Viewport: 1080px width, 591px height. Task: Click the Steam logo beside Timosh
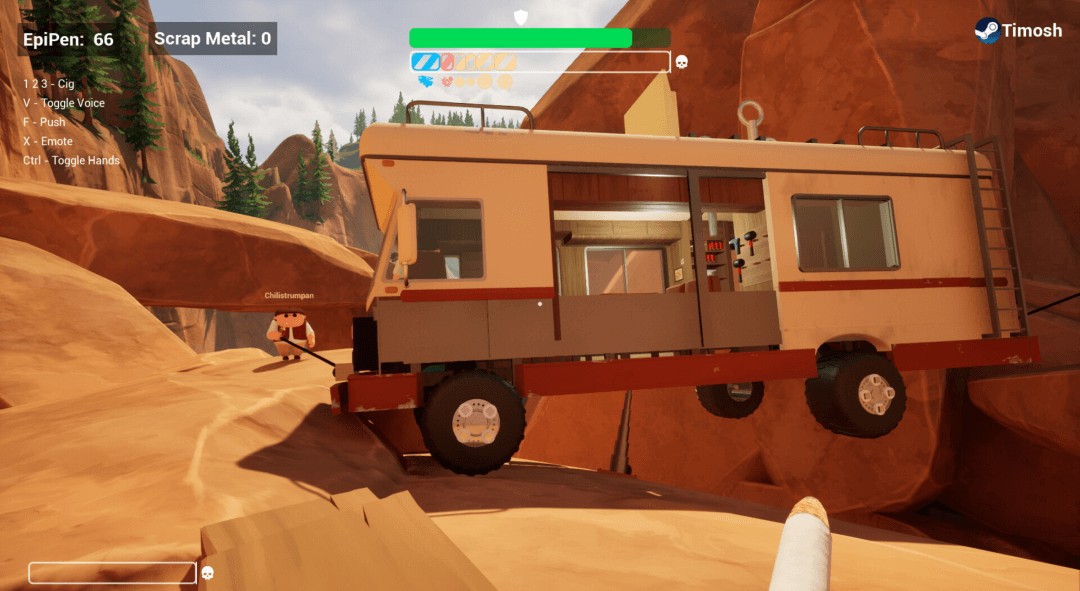pos(987,30)
